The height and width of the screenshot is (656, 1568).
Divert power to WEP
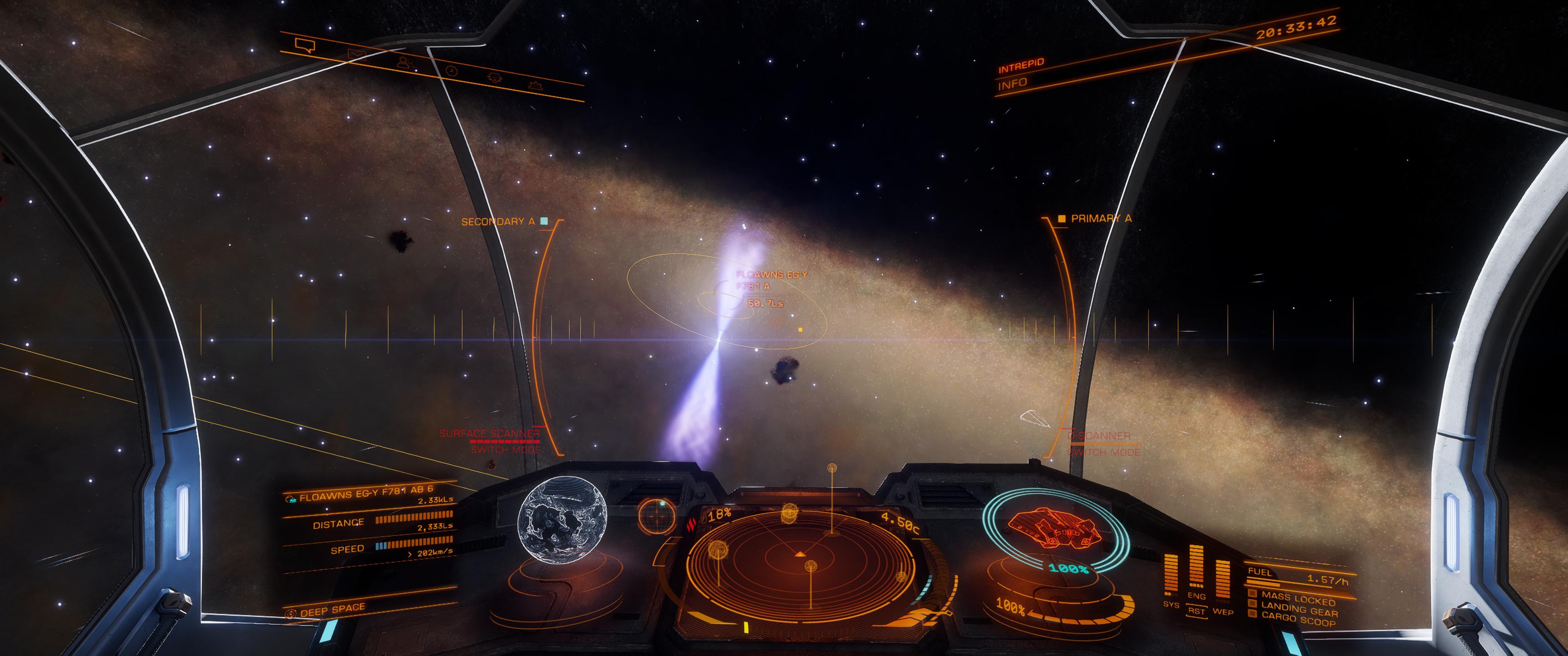1223,611
